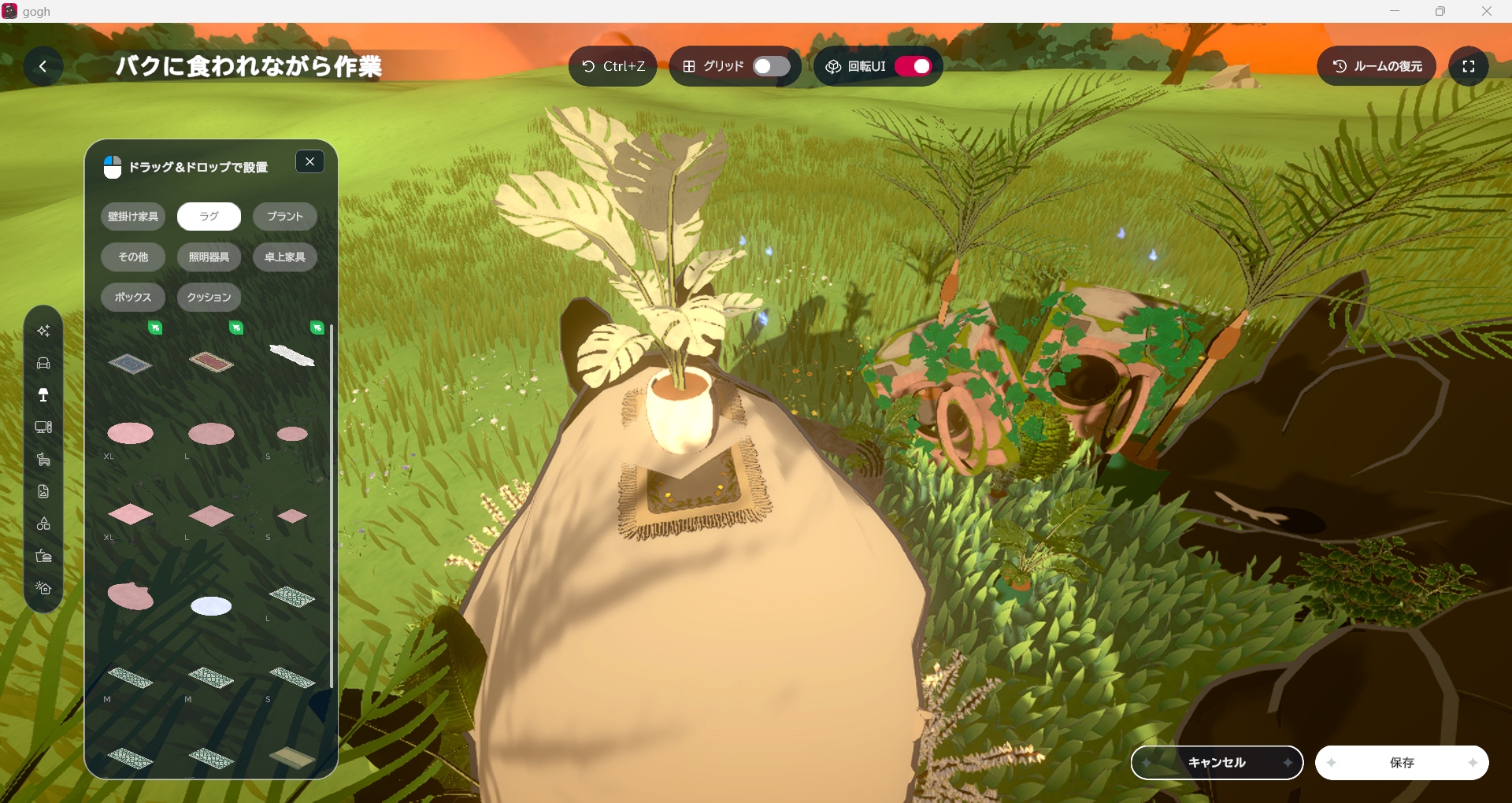Switch to the クッション category
This screenshot has height=803, width=1512.
209,297
